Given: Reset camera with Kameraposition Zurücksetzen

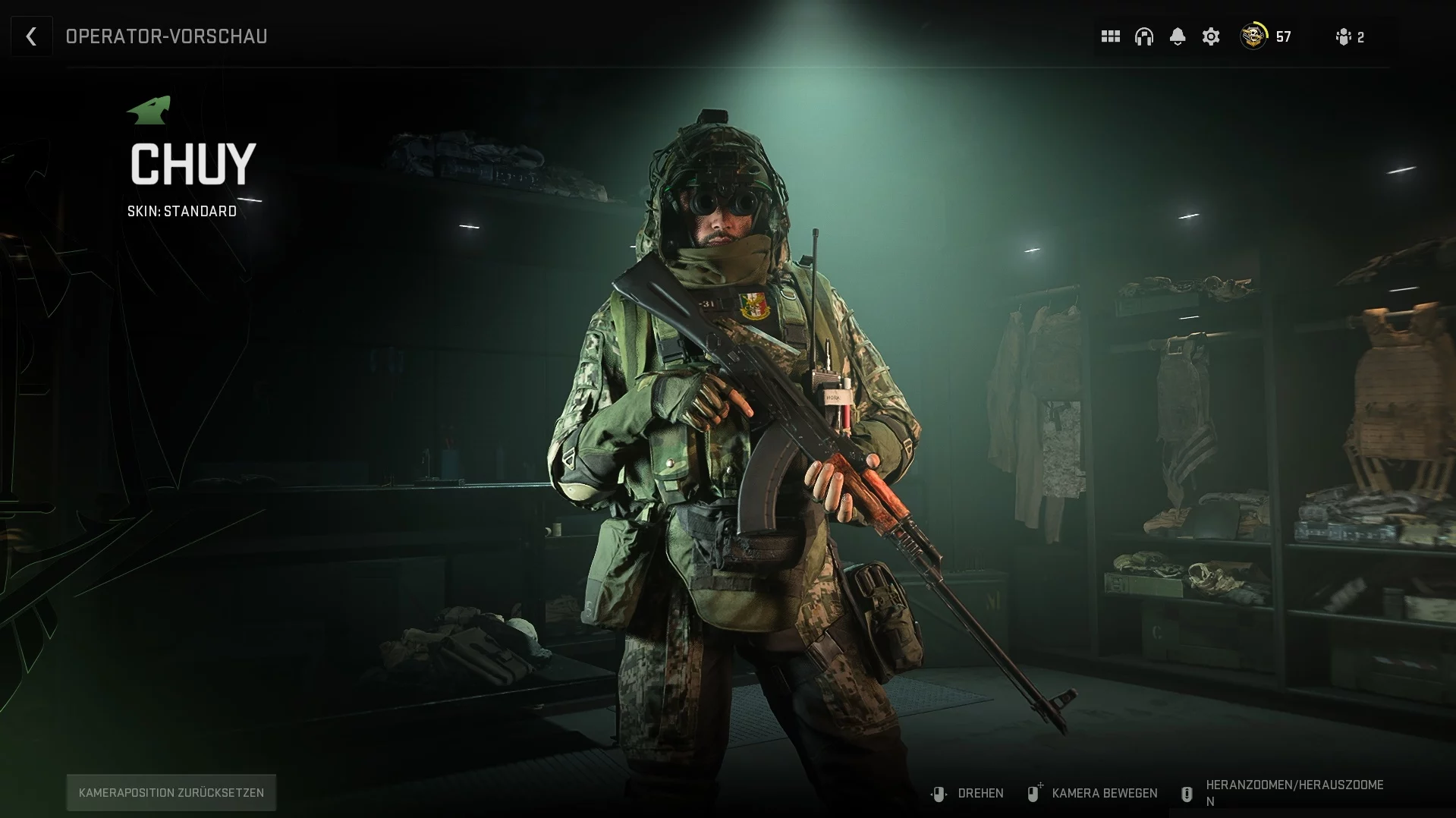Looking at the screenshot, I should coord(171,792).
